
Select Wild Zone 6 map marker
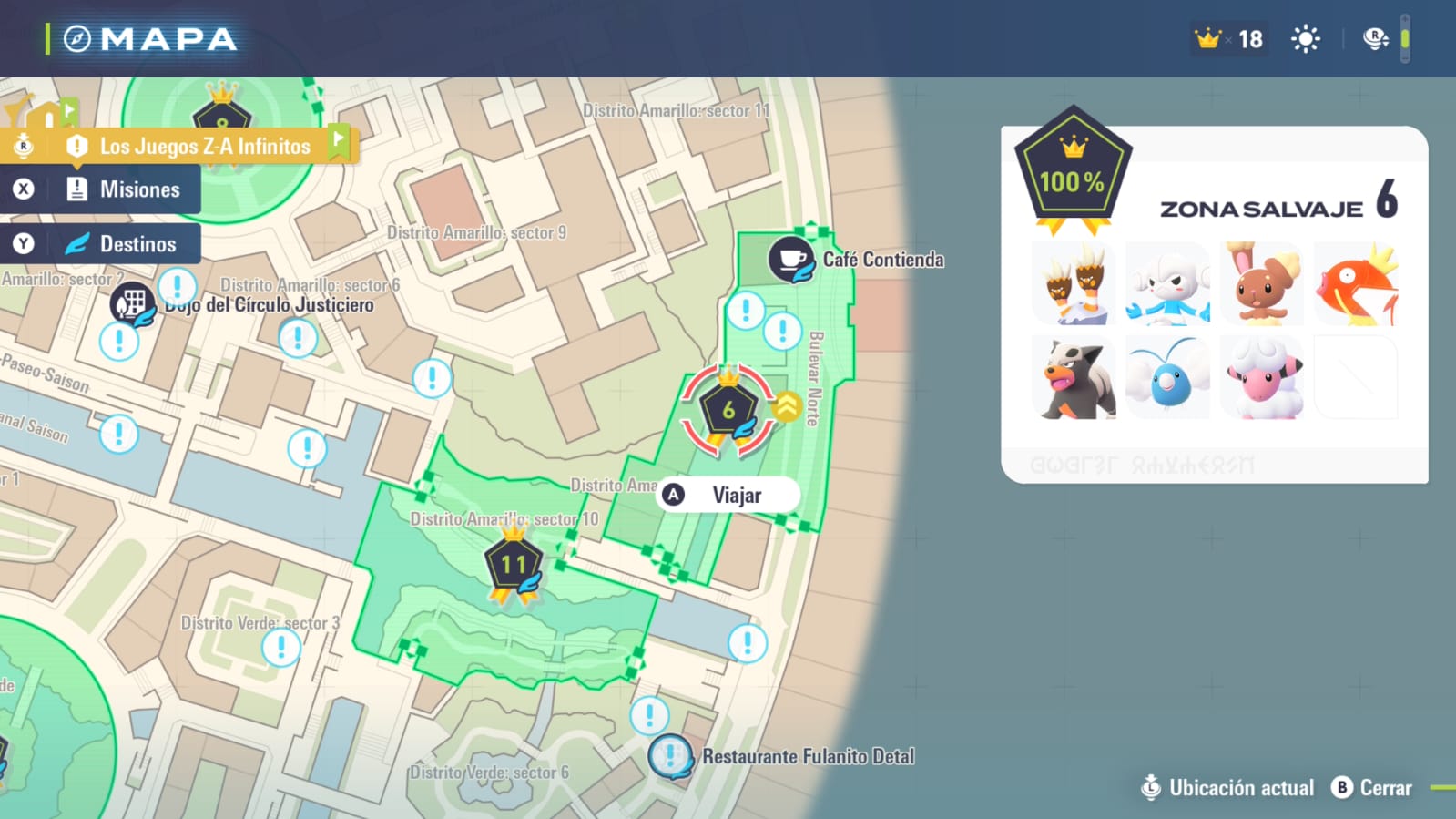728,410
